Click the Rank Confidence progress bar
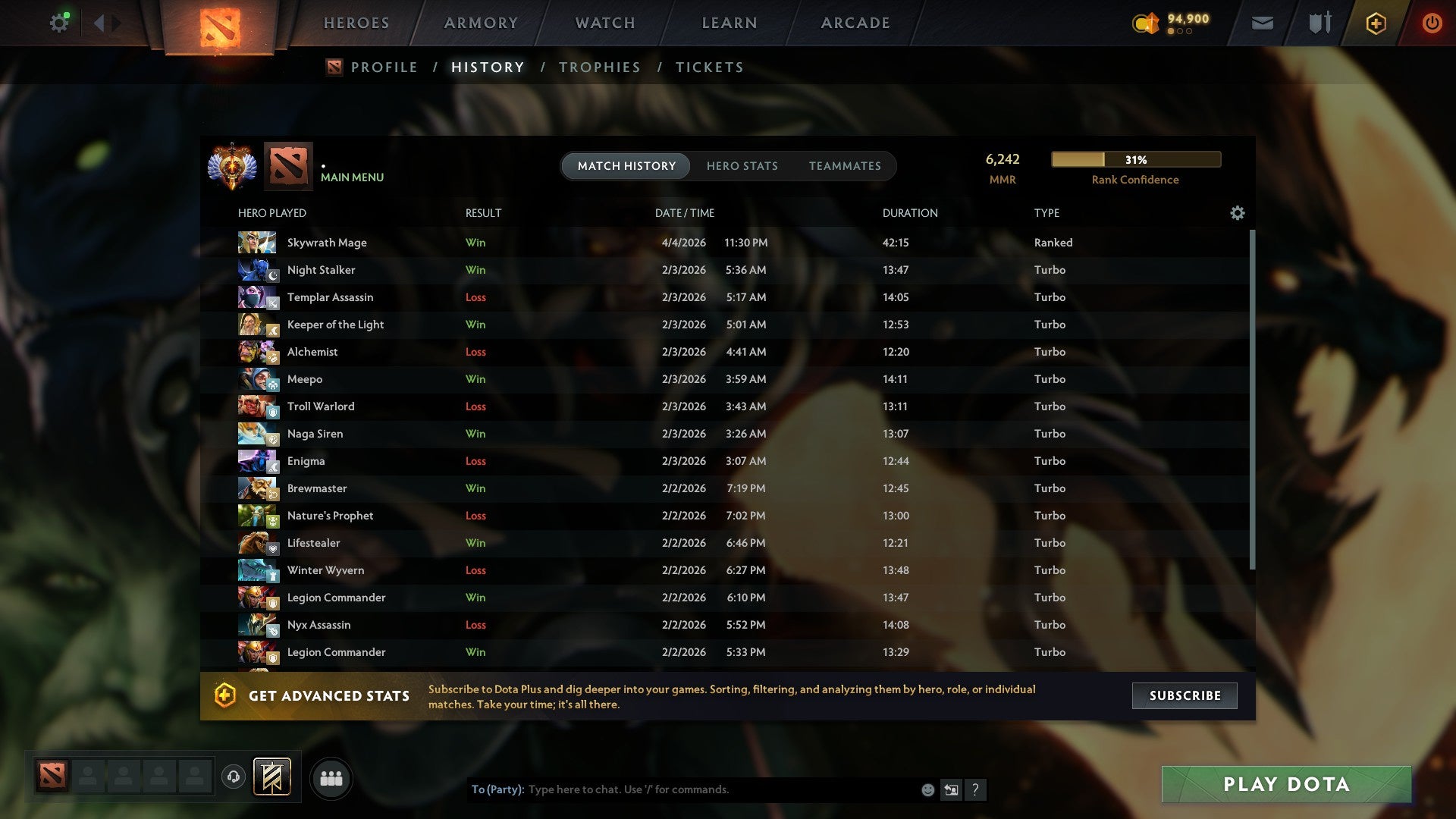This screenshot has height=819, width=1456. [x=1134, y=159]
